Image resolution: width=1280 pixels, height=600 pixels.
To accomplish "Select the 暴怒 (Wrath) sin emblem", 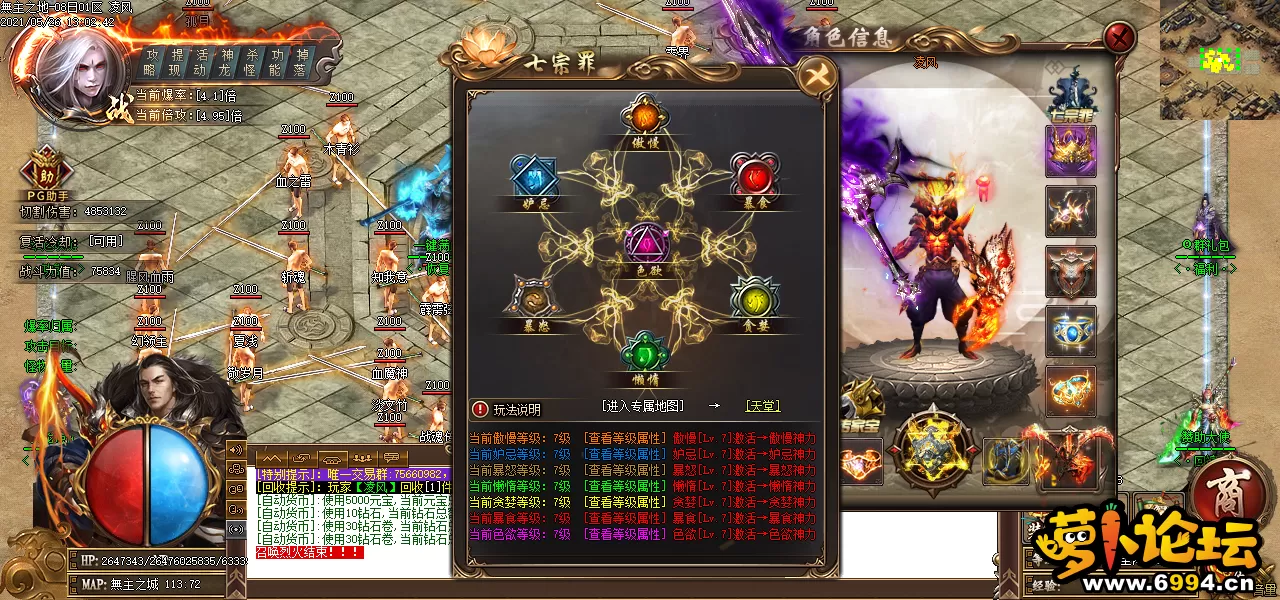I will tap(533, 299).
